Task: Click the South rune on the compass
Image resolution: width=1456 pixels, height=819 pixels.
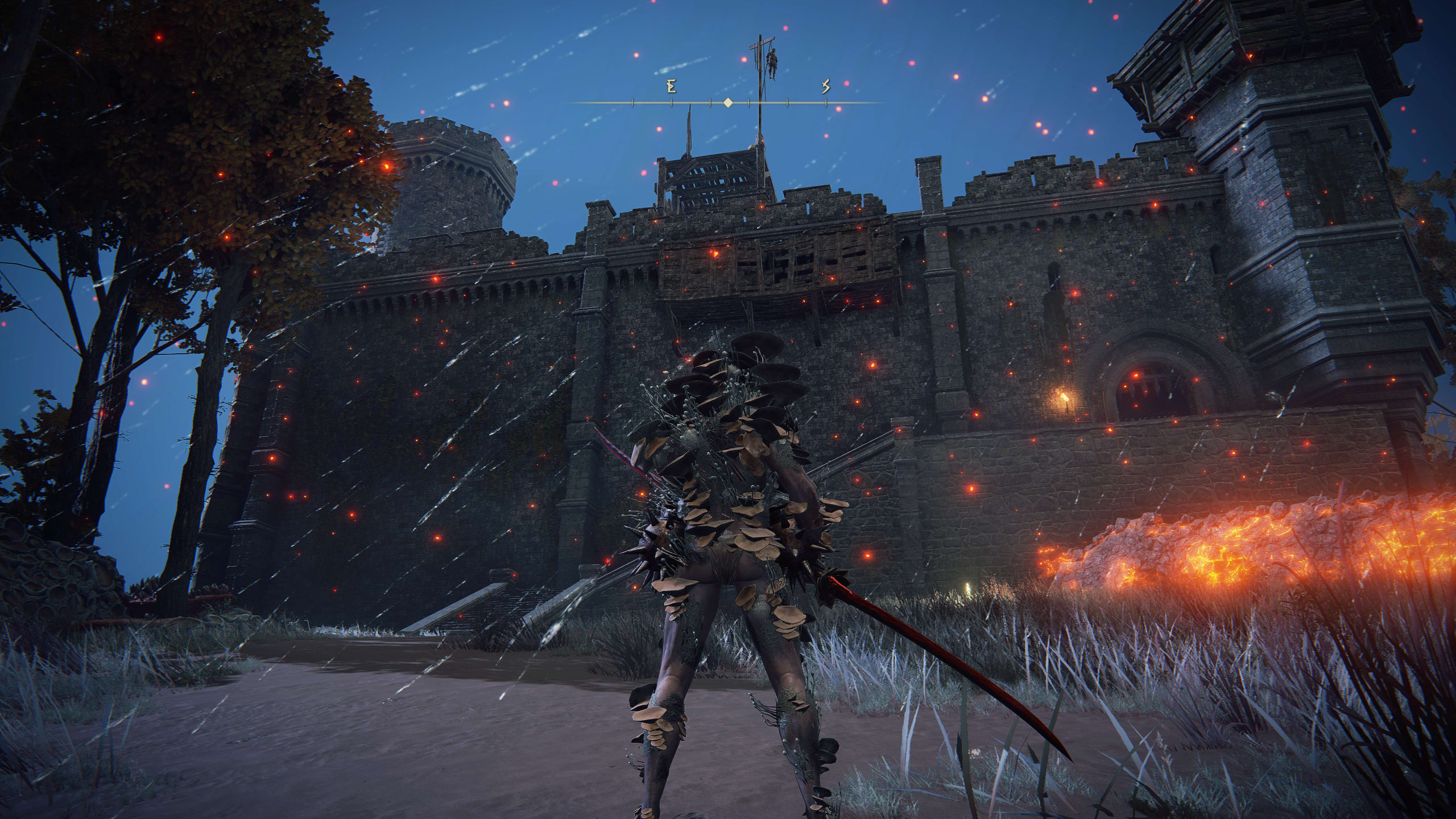Action: [x=826, y=87]
